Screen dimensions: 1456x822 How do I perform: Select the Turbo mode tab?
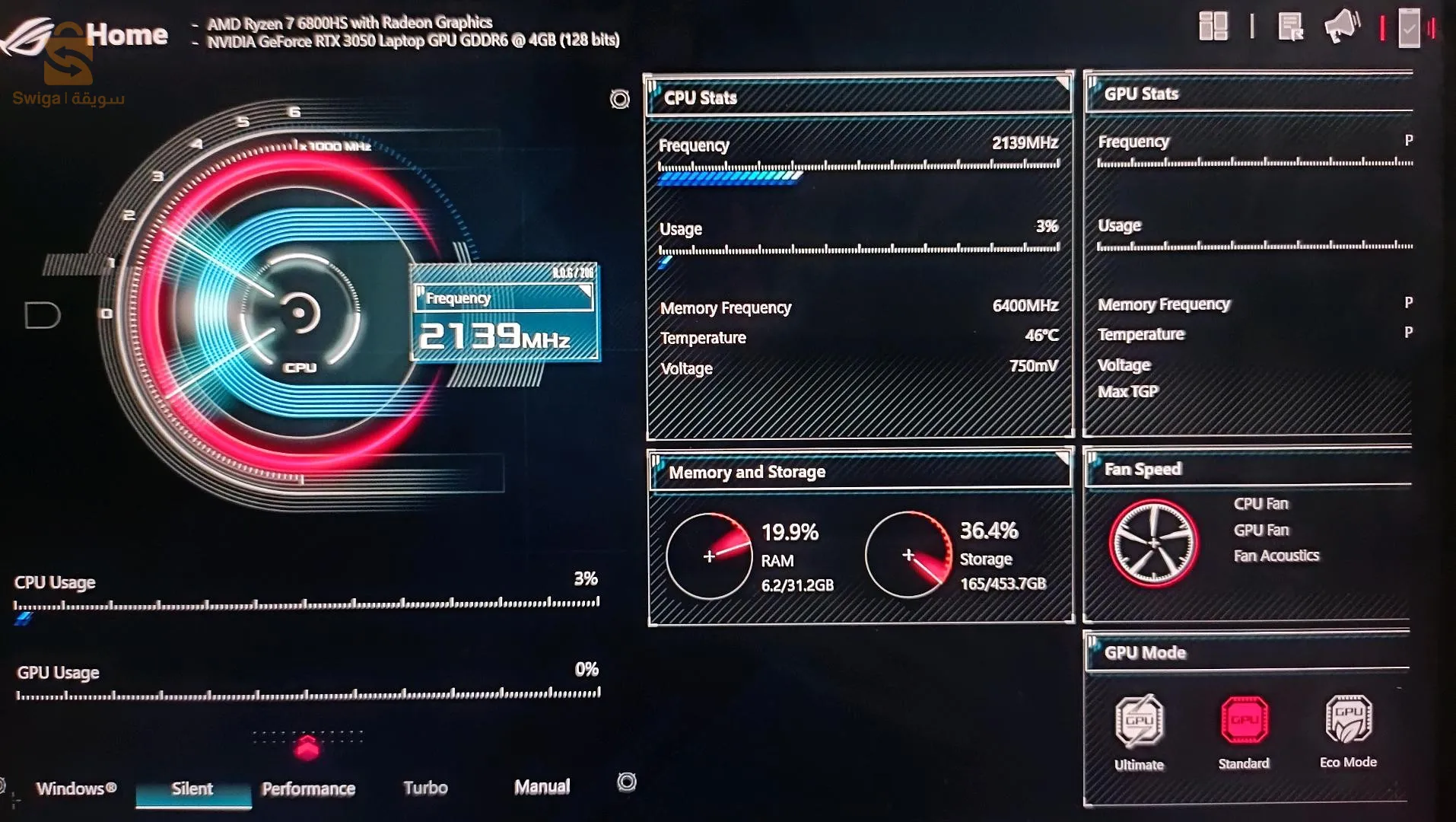(x=425, y=788)
